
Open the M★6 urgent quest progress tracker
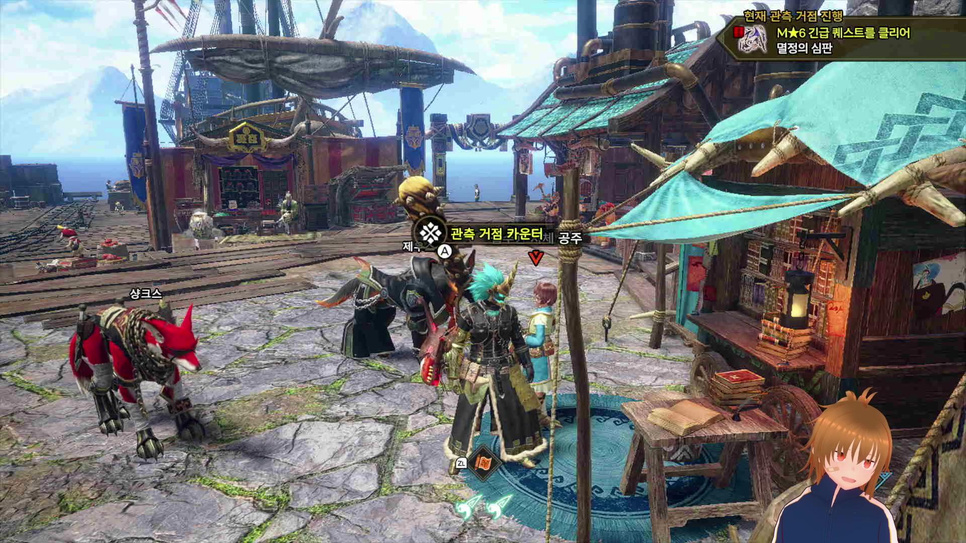click(x=845, y=32)
